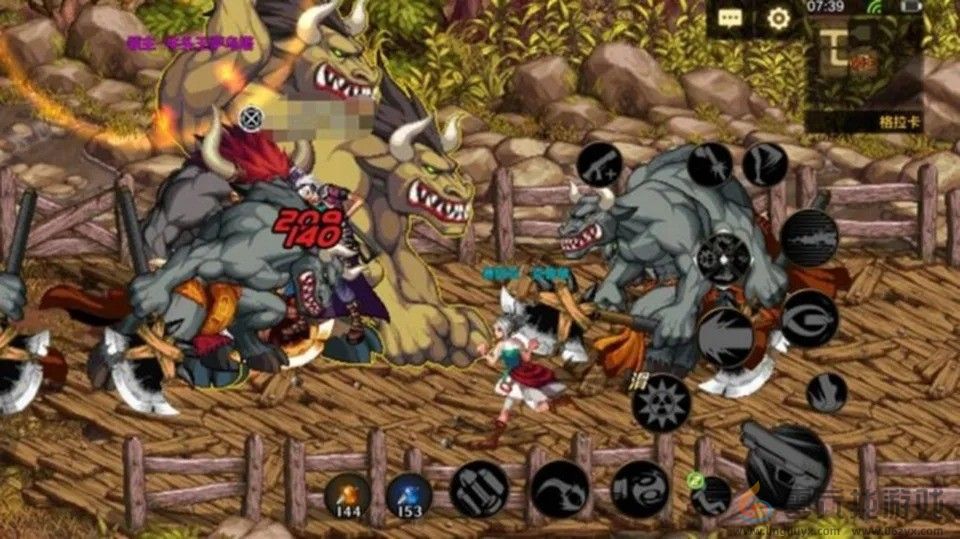960x539 pixels.
Task: Activate the claw swipe skill icon
Action: coord(559,489)
